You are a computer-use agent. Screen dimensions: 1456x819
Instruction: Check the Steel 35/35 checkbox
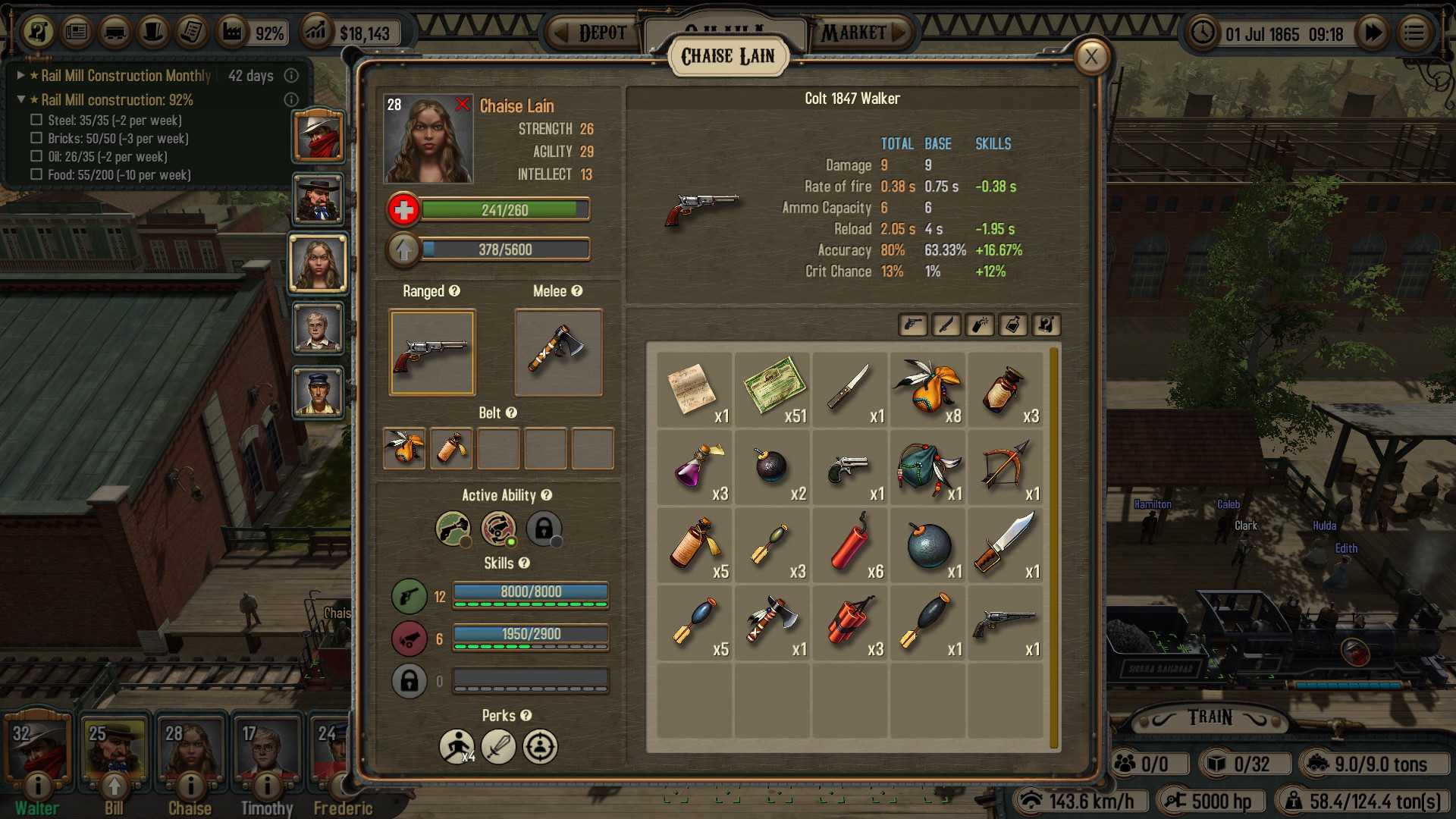(35, 120)
